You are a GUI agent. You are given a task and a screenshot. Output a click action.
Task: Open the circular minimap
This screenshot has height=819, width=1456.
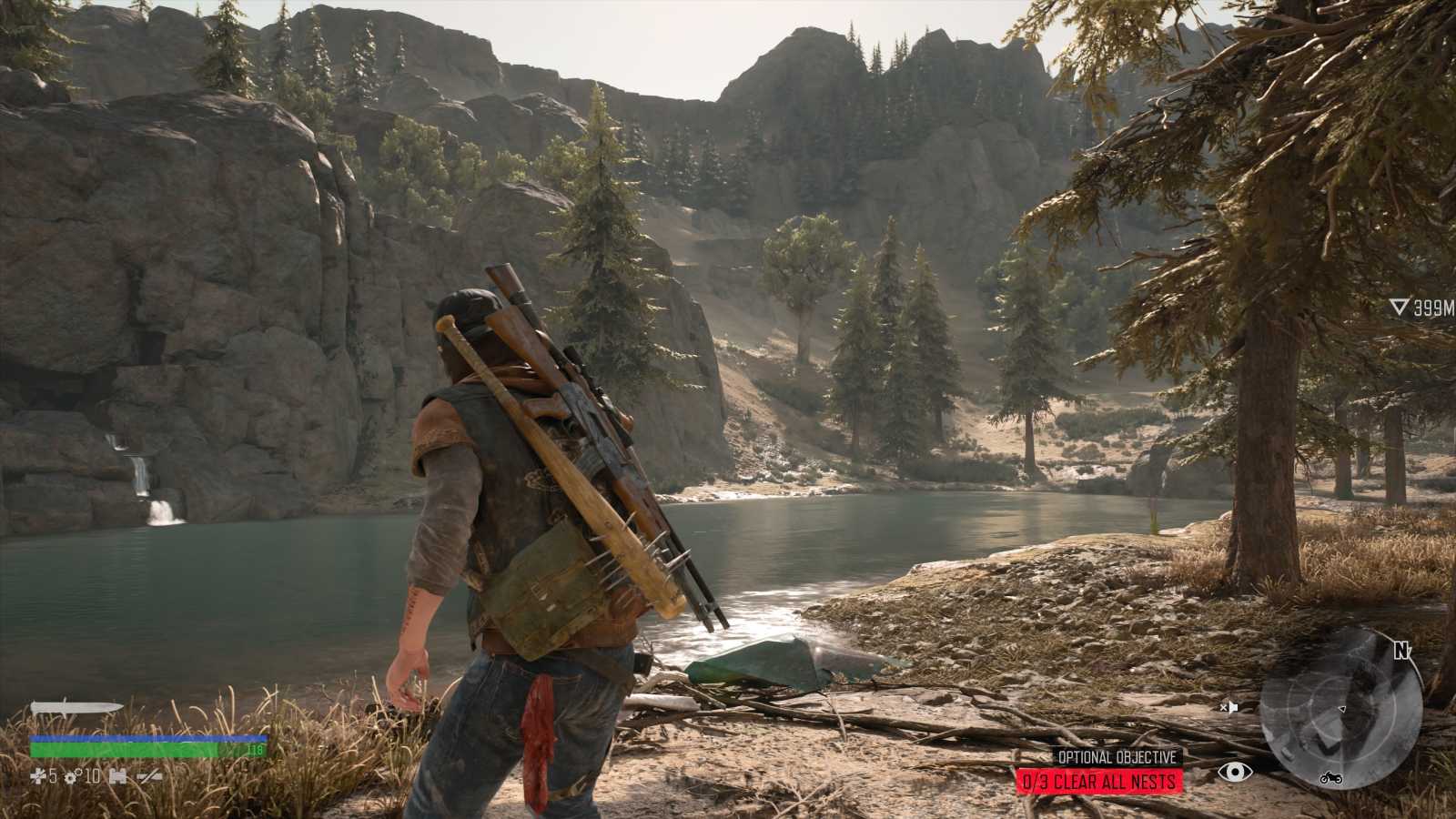1340,708
